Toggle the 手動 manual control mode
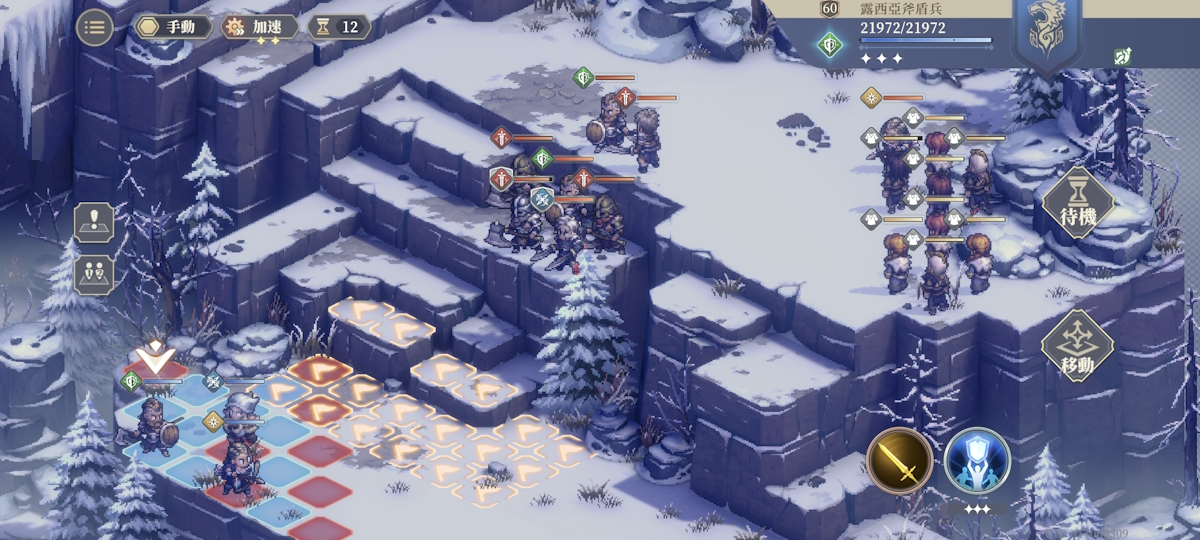This screenshot has width=1200, height=540. pos(172,27)
